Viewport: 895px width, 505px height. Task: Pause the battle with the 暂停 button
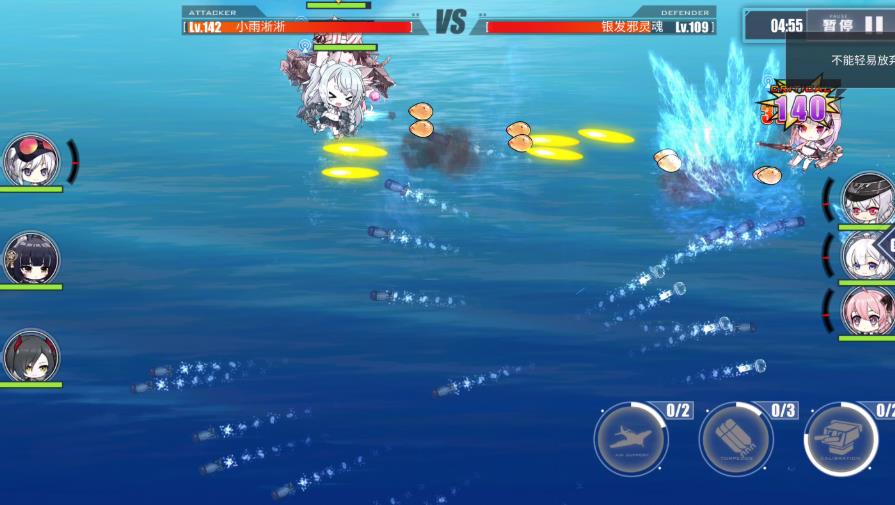[x=852, y=25]
